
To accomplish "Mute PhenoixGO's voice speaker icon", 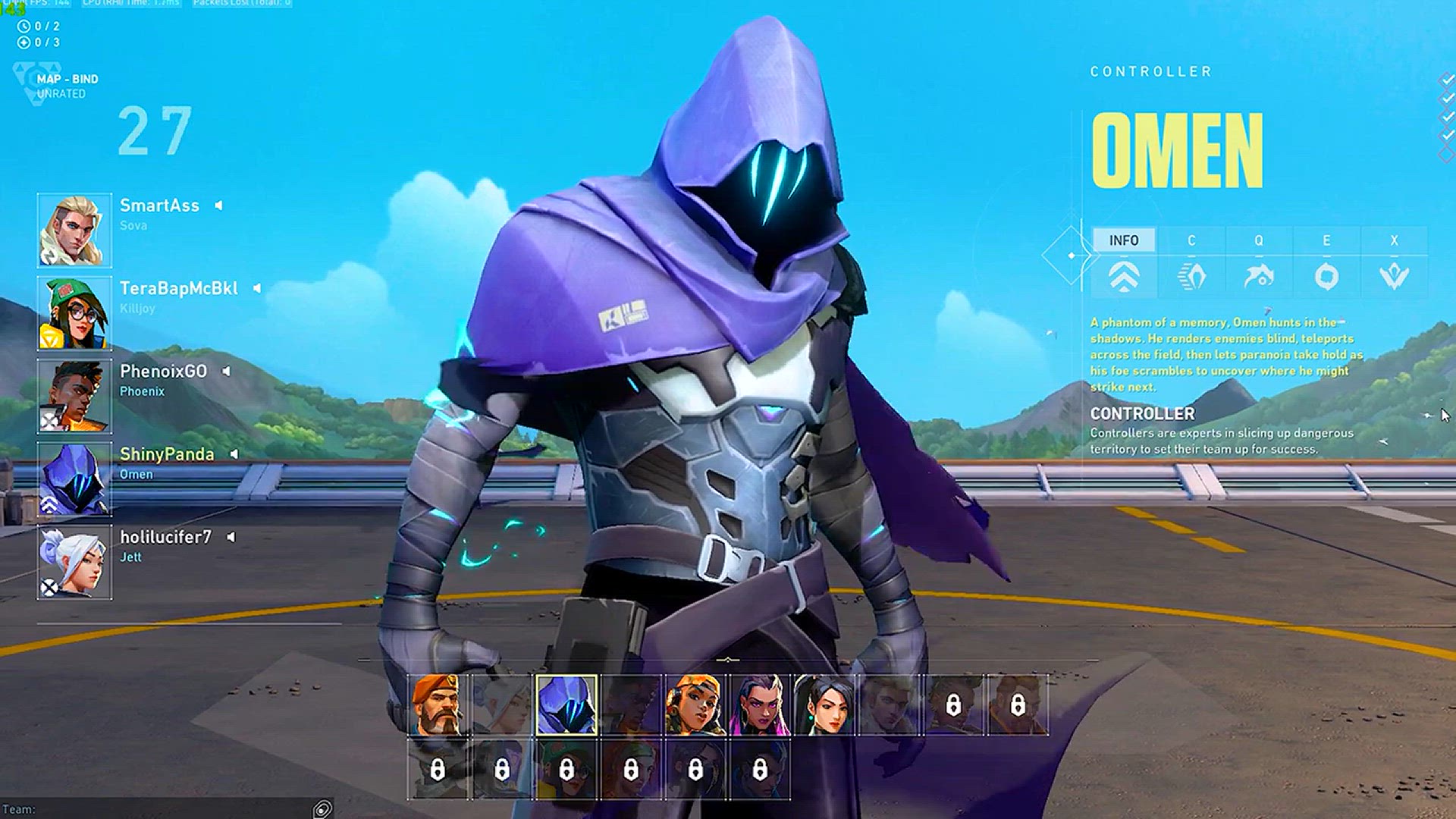I will click(x=226, y=371).
